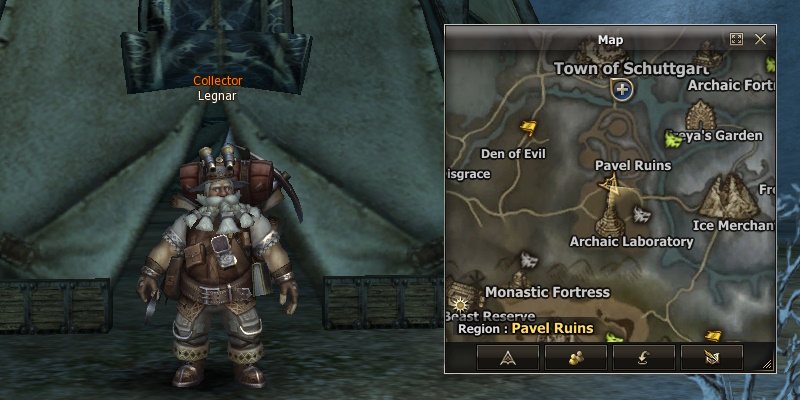800x400 pixels.
Task: Click the gold party members map button
Action: (576, 356)
